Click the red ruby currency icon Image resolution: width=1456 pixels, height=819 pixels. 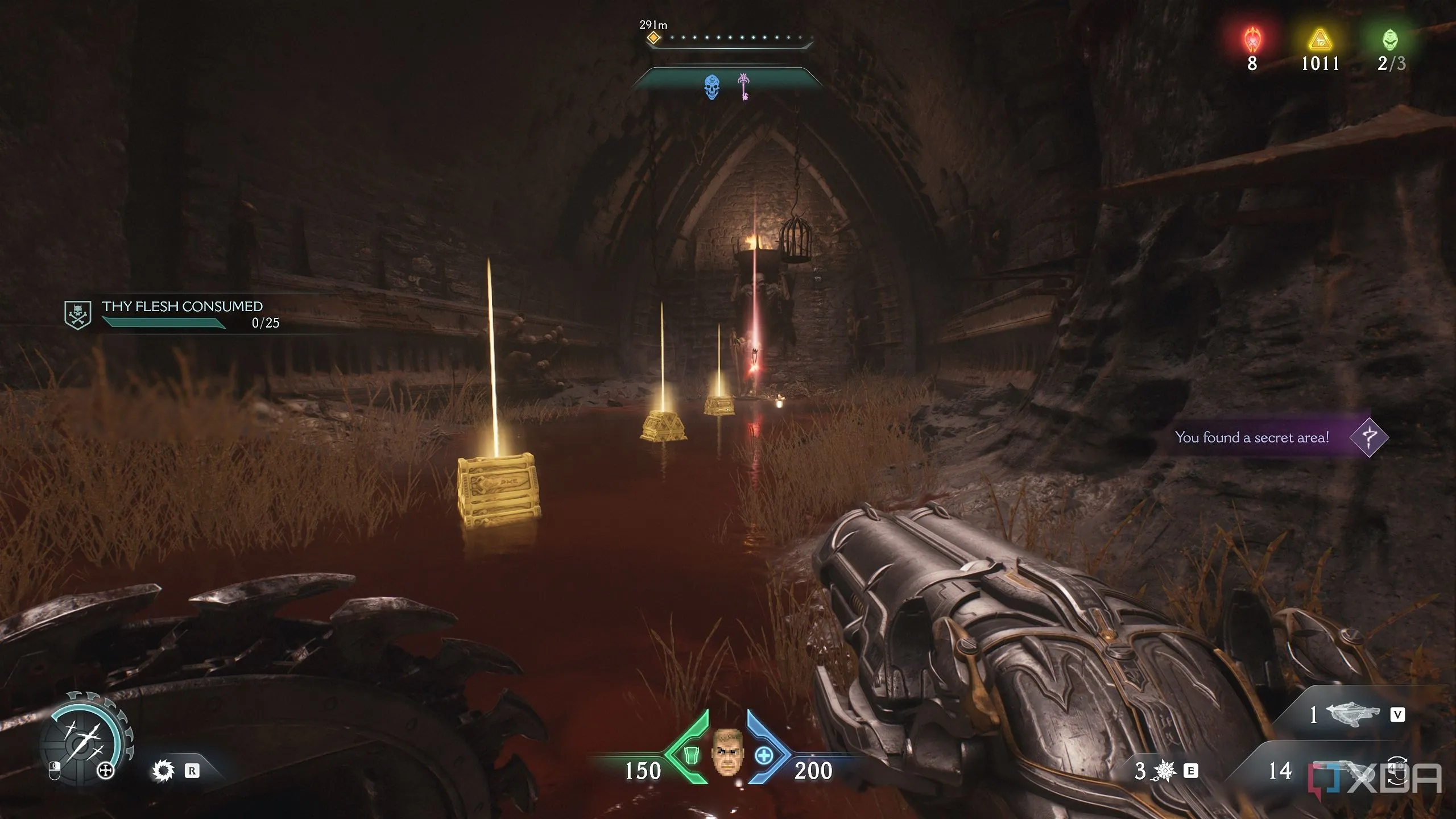pyautogui.click(x=1252, y=40)
